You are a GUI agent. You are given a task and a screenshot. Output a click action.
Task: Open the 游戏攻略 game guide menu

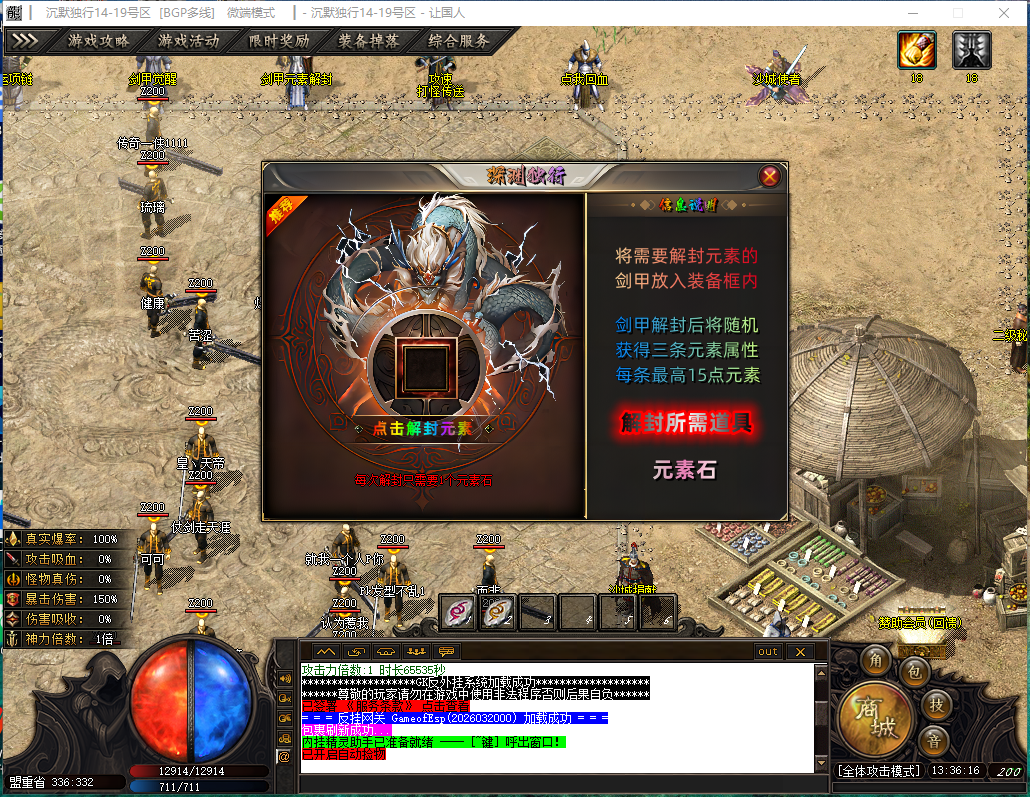click(x=98, y=41)
